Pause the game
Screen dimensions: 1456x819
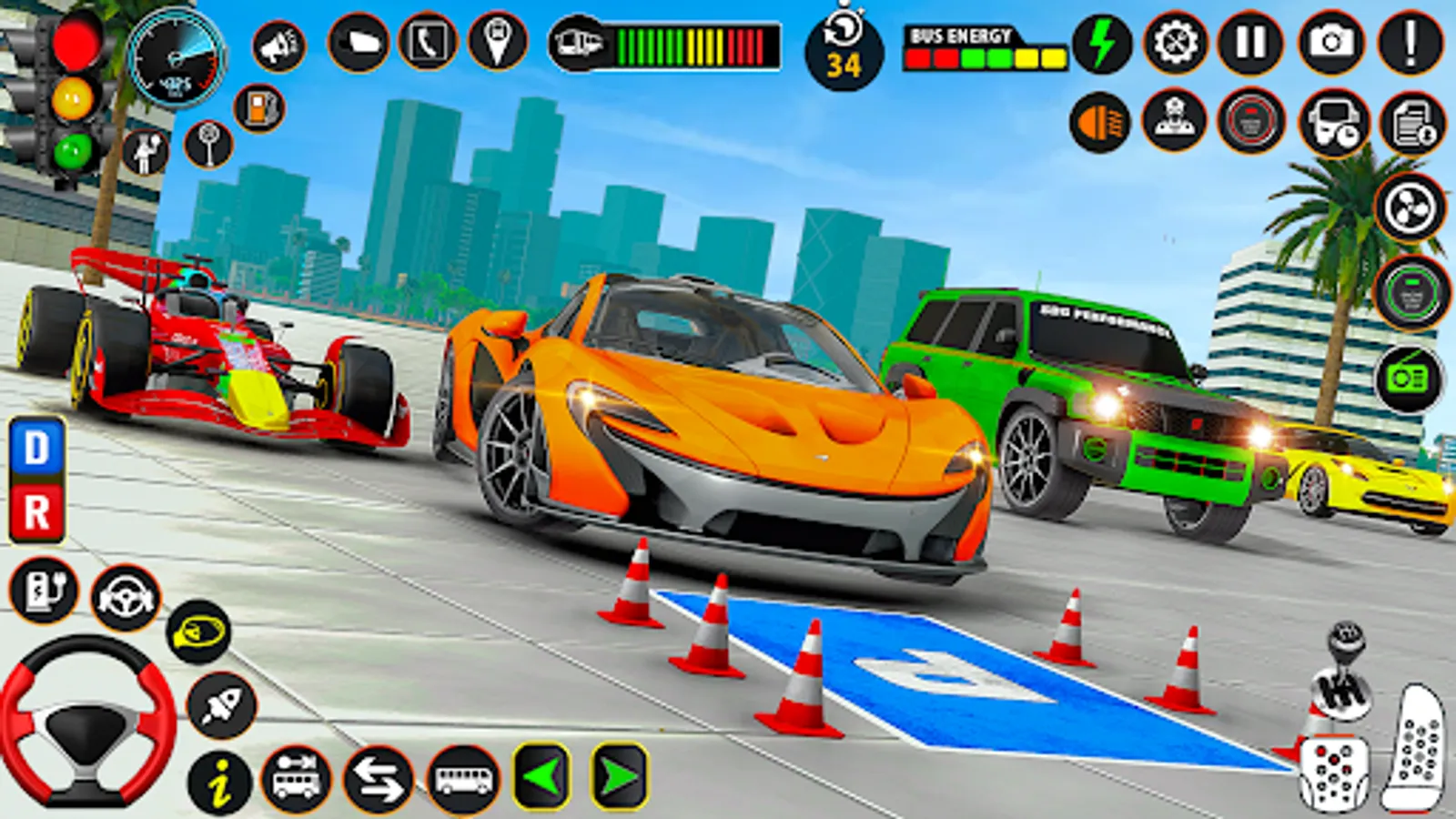[x=1252, y=41]
